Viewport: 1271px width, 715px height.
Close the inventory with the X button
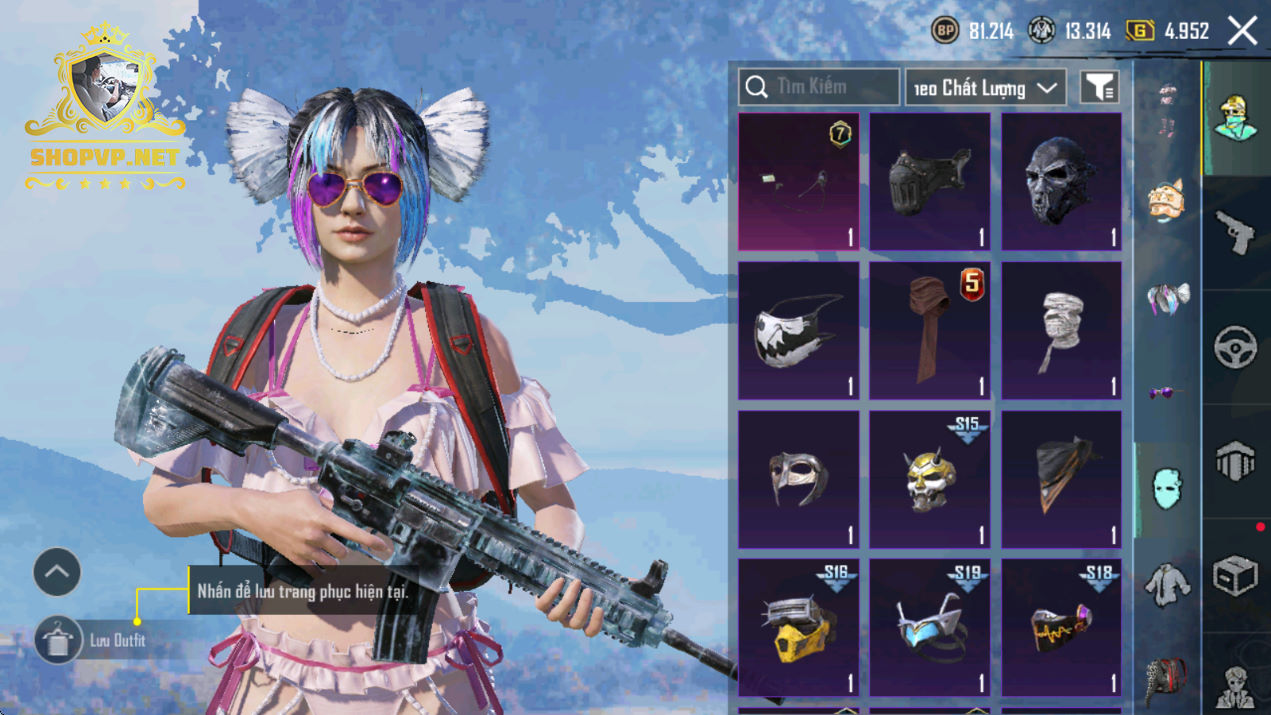pos(1243,31)
